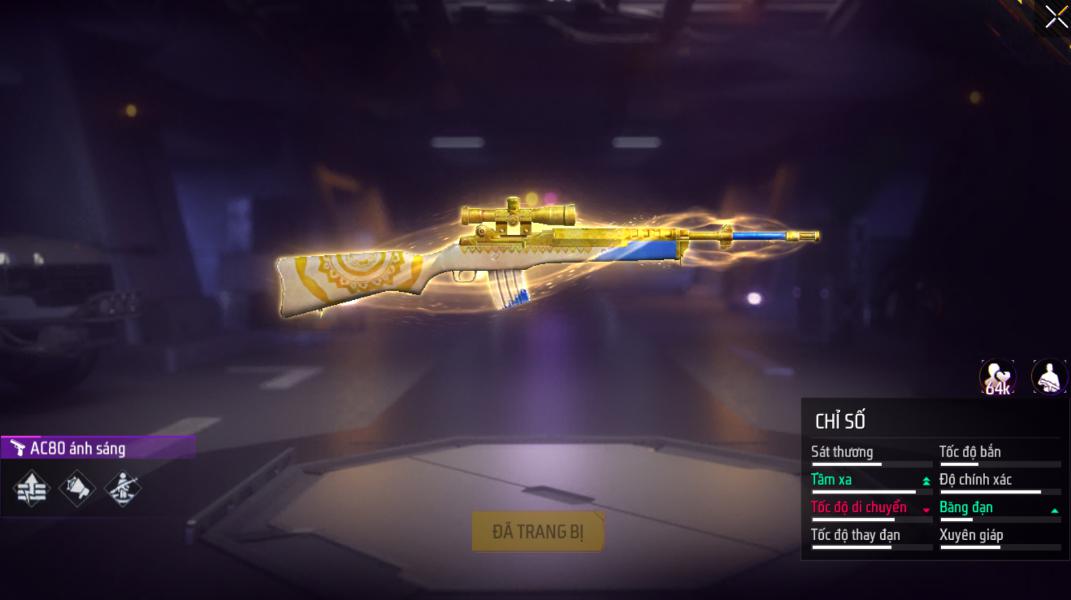Open the character holding weapon preview icon
This screenshot has height=600, width=1071.
[1049, 377]
